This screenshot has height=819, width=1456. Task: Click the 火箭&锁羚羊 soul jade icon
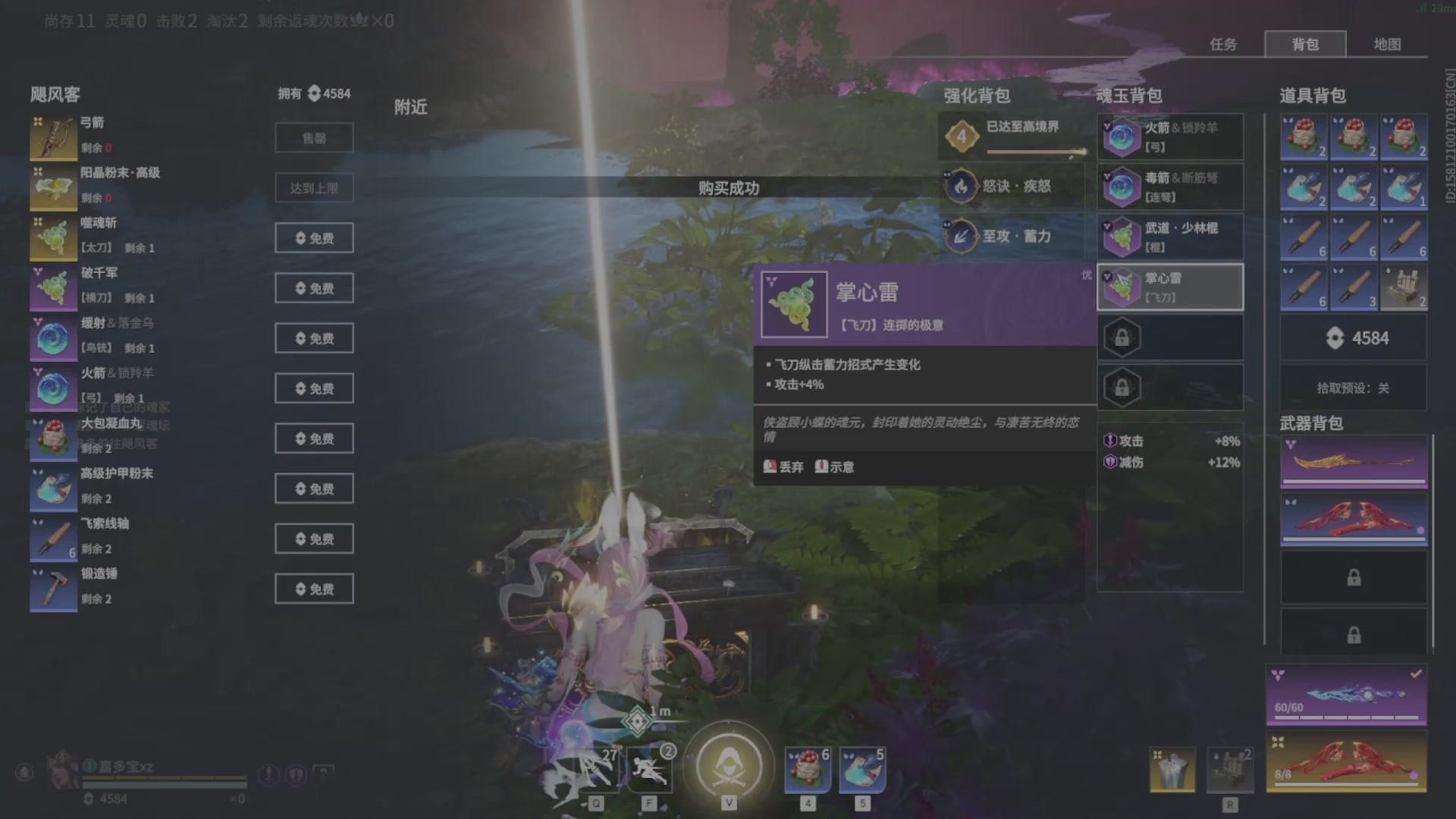[1122, 136]
